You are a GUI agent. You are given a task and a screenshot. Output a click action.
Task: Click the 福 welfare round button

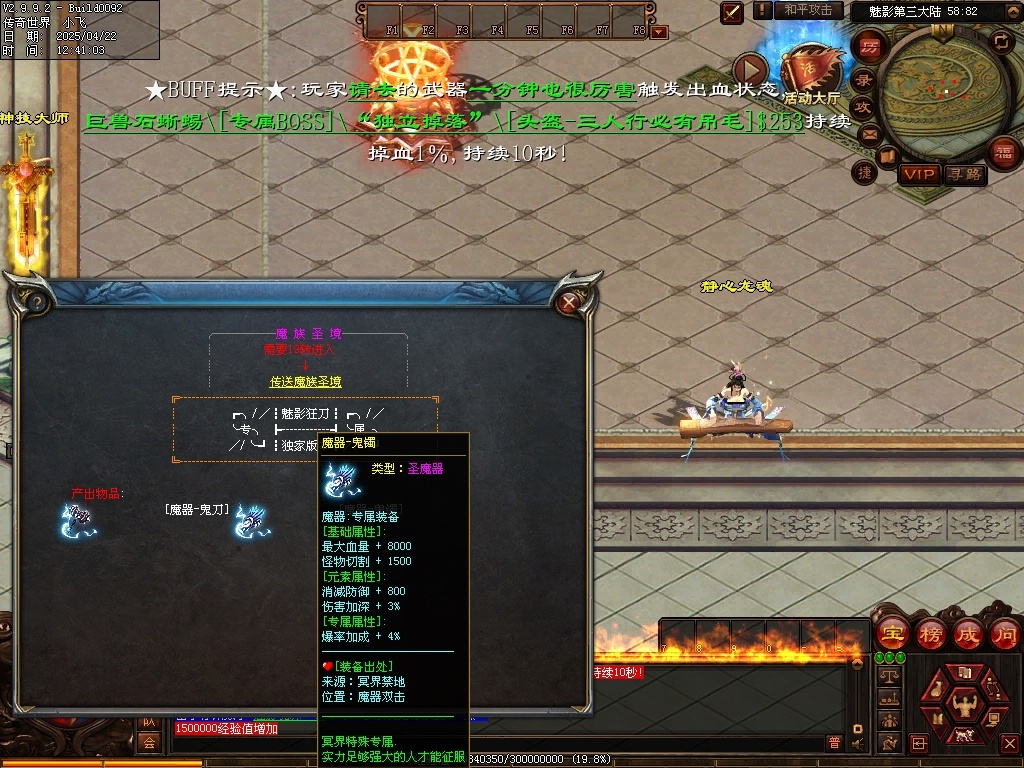coord(1003,152)
